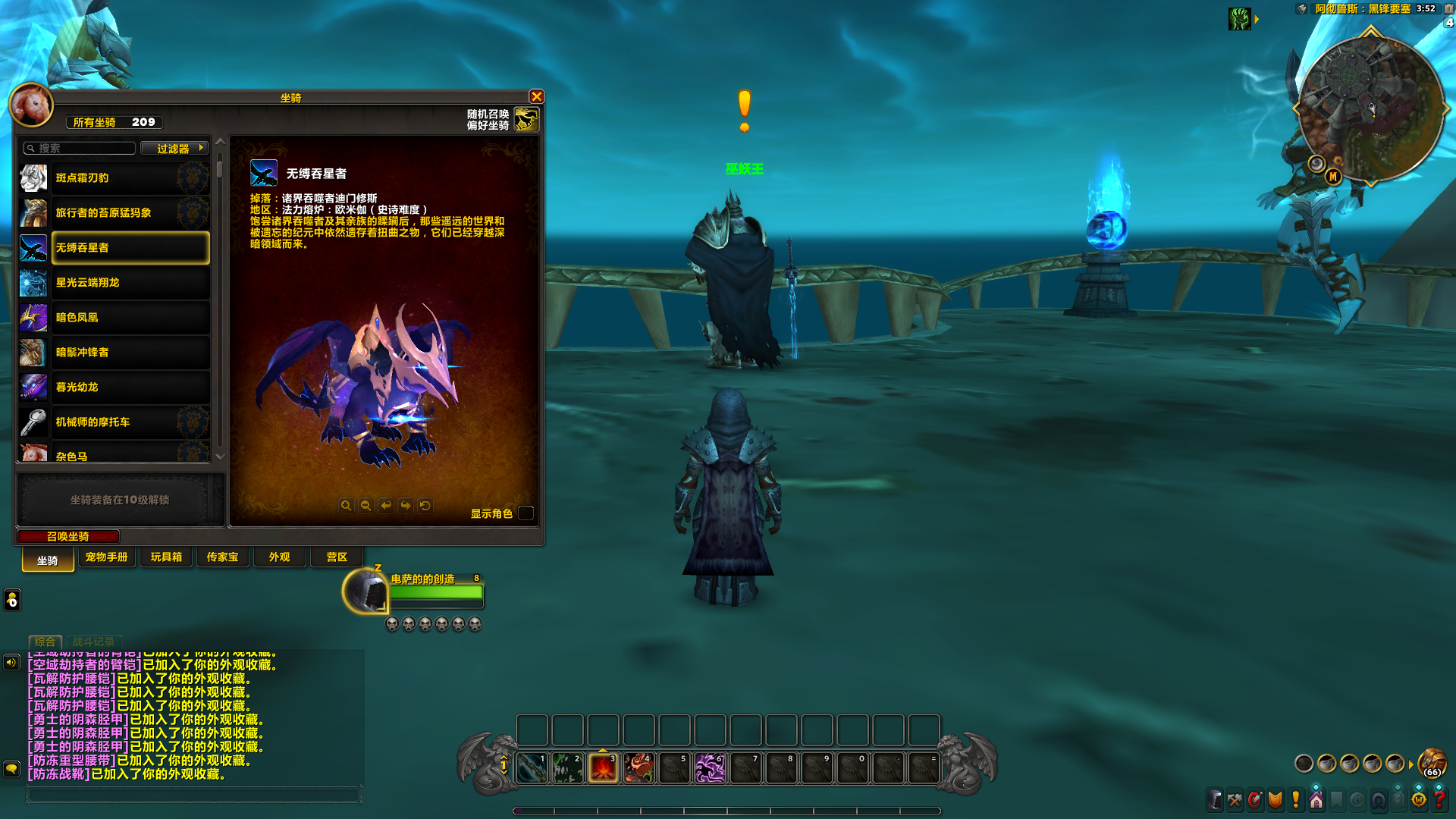Image resolution: width=1456 pixels, height=819 pixels.
Task: Select 星光云端翔龙 mount entry
Action: (130, 283)
